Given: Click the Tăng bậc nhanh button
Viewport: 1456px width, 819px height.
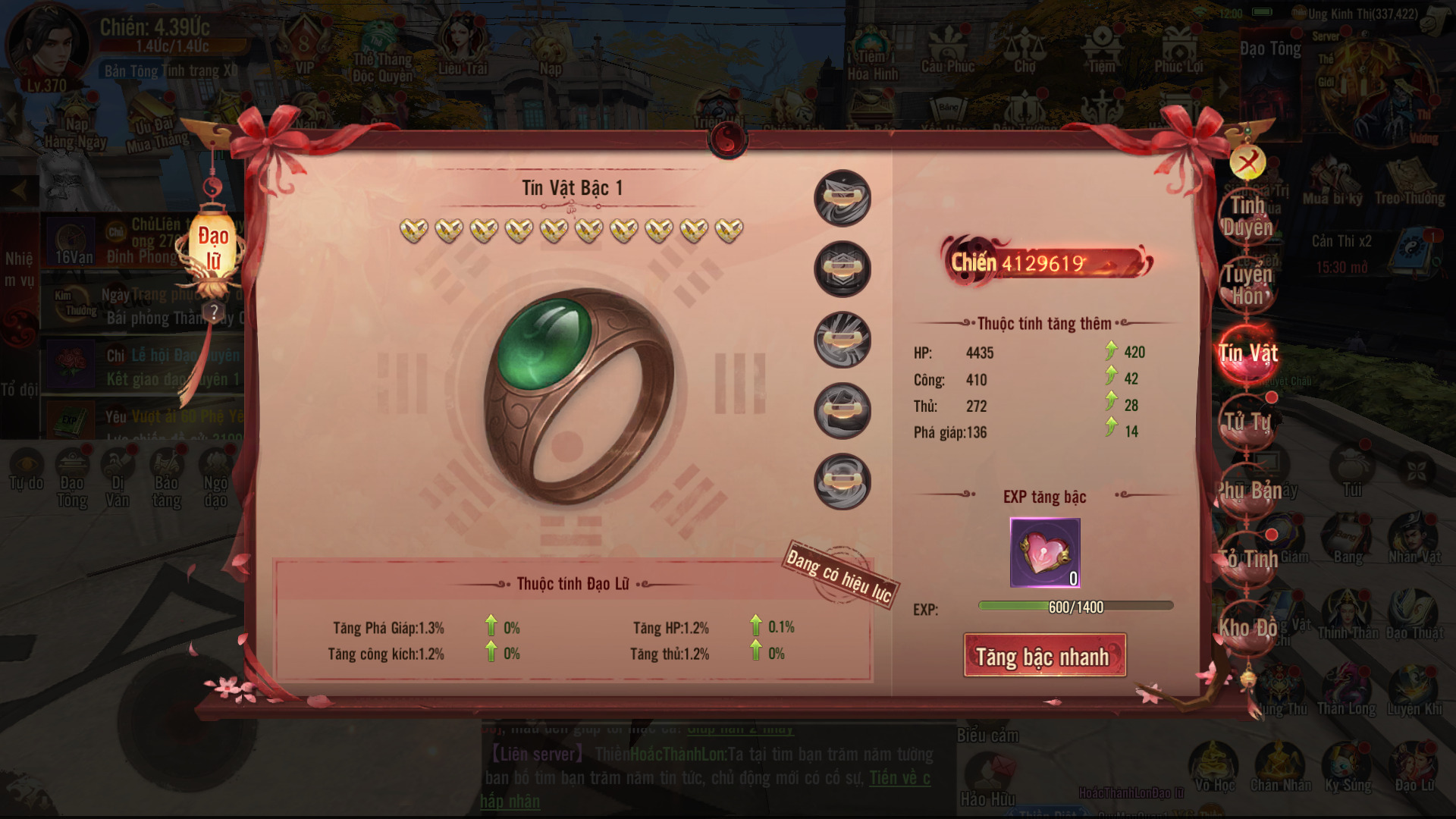Looking at the screenshot, I should [x=1044, y=656].
